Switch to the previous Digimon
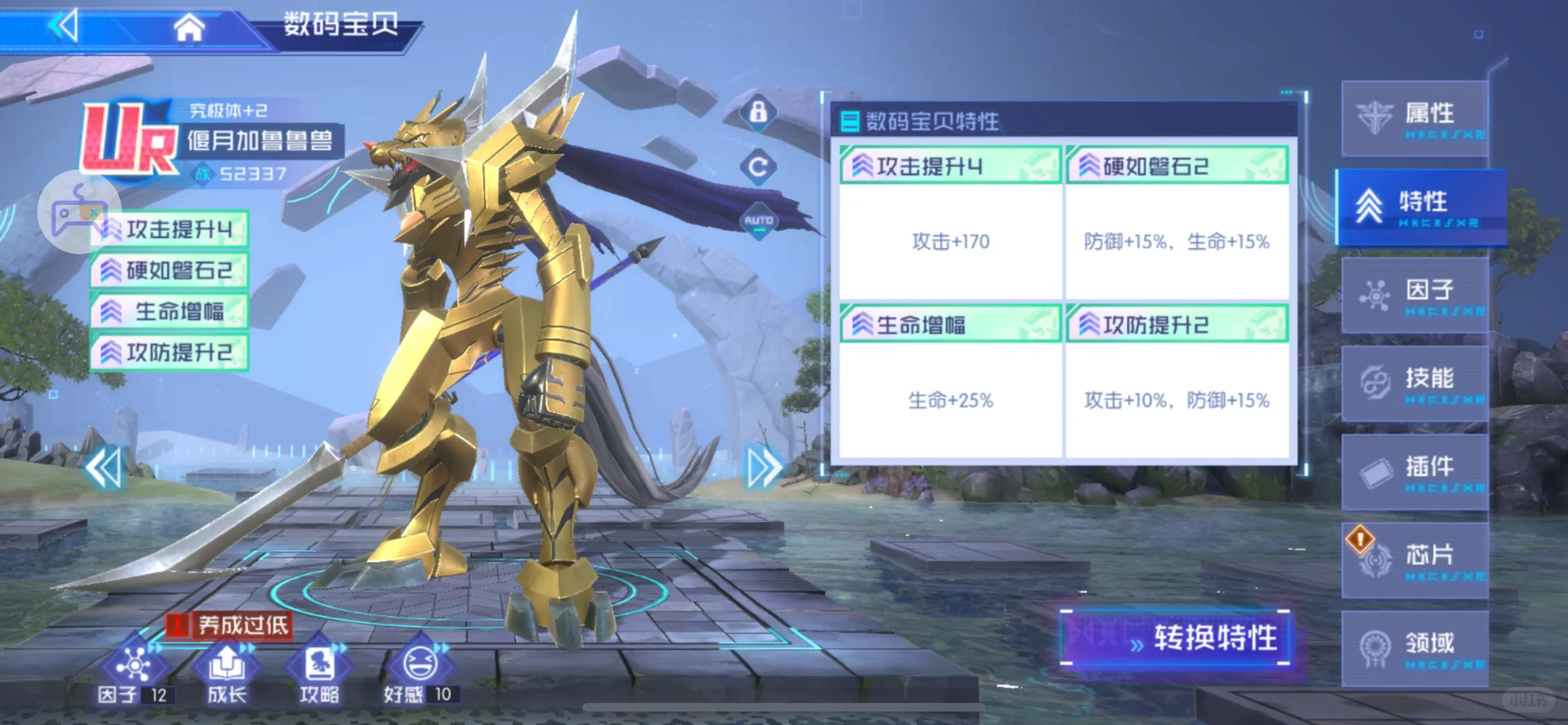Viewport: 1568px width, 725px height. 105,467
